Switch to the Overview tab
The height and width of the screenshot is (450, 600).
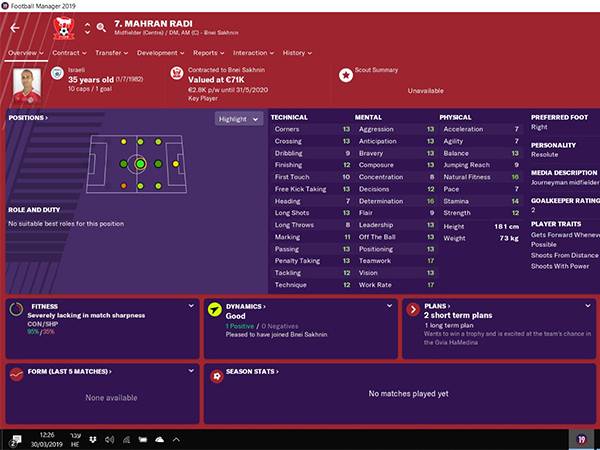point(22,52)
